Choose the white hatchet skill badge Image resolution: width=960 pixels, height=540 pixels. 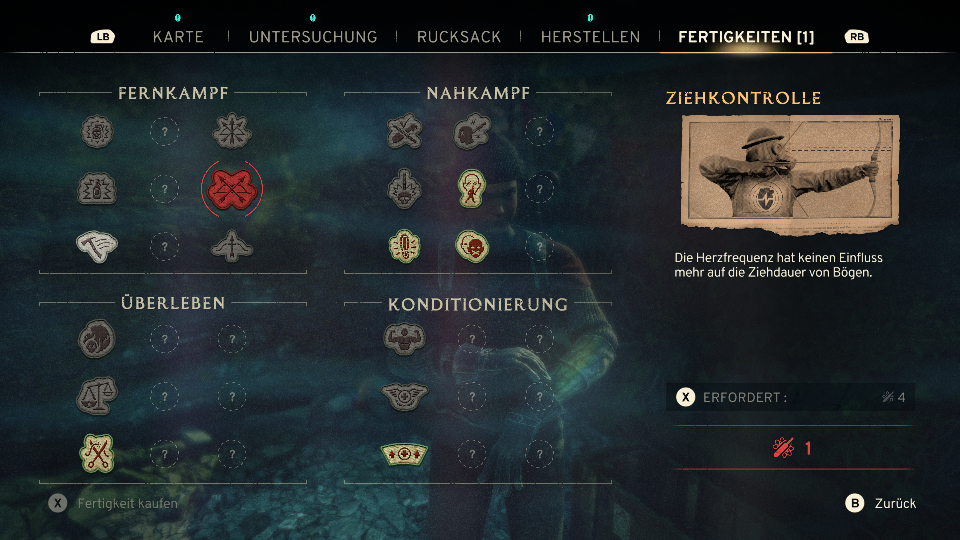point(97,245)
